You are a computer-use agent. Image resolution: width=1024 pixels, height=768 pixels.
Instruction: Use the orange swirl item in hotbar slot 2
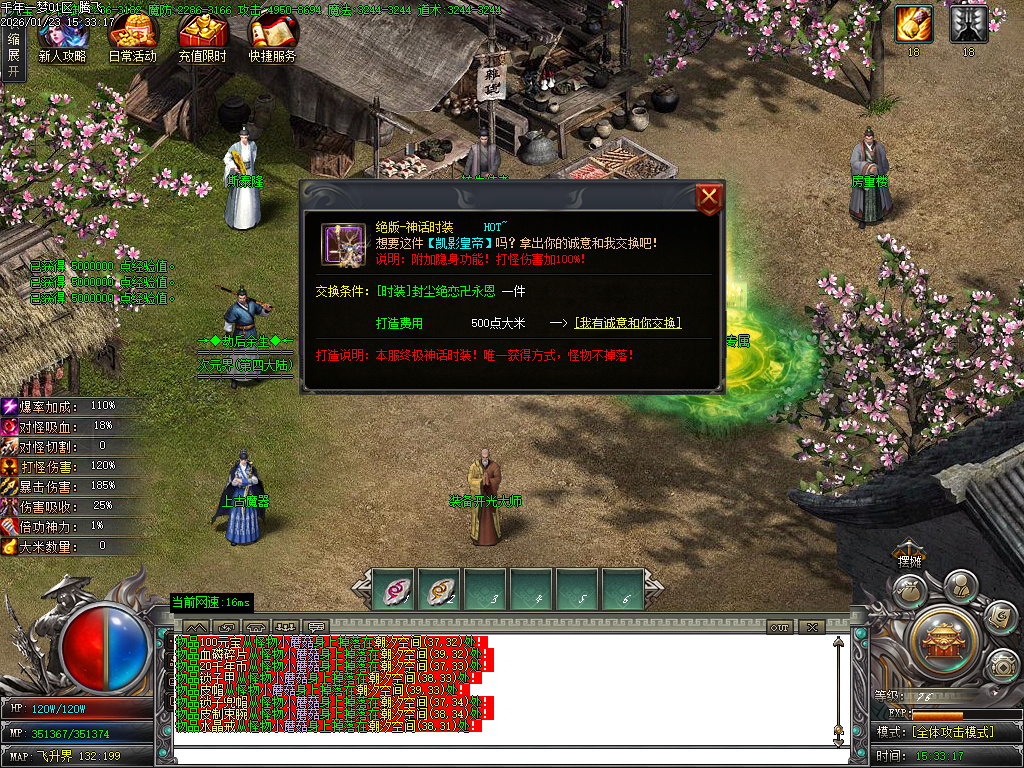439,591
